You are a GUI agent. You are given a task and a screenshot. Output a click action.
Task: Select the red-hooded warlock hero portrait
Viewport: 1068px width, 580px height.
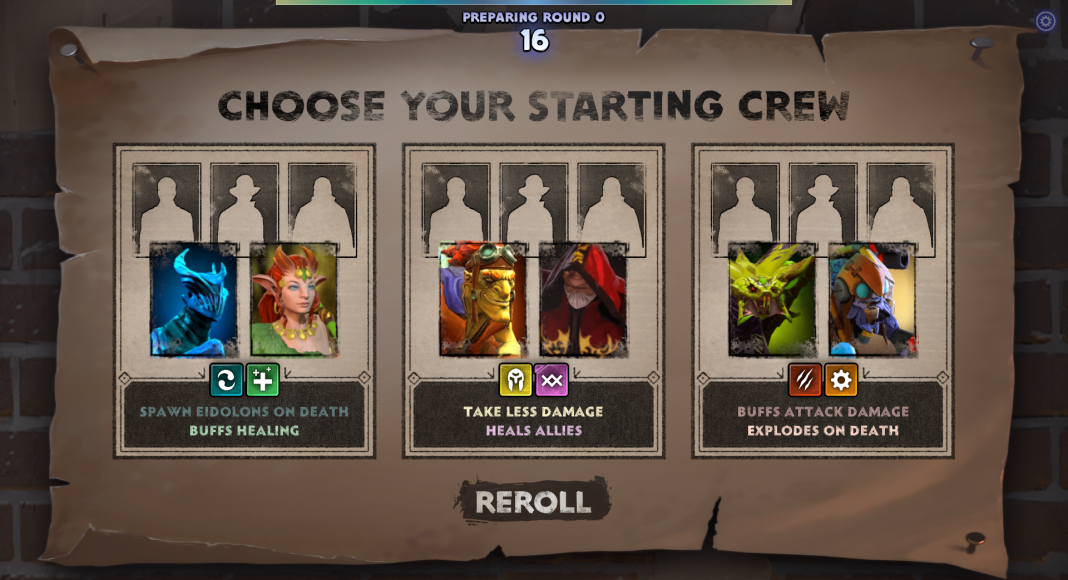[583, 300]
